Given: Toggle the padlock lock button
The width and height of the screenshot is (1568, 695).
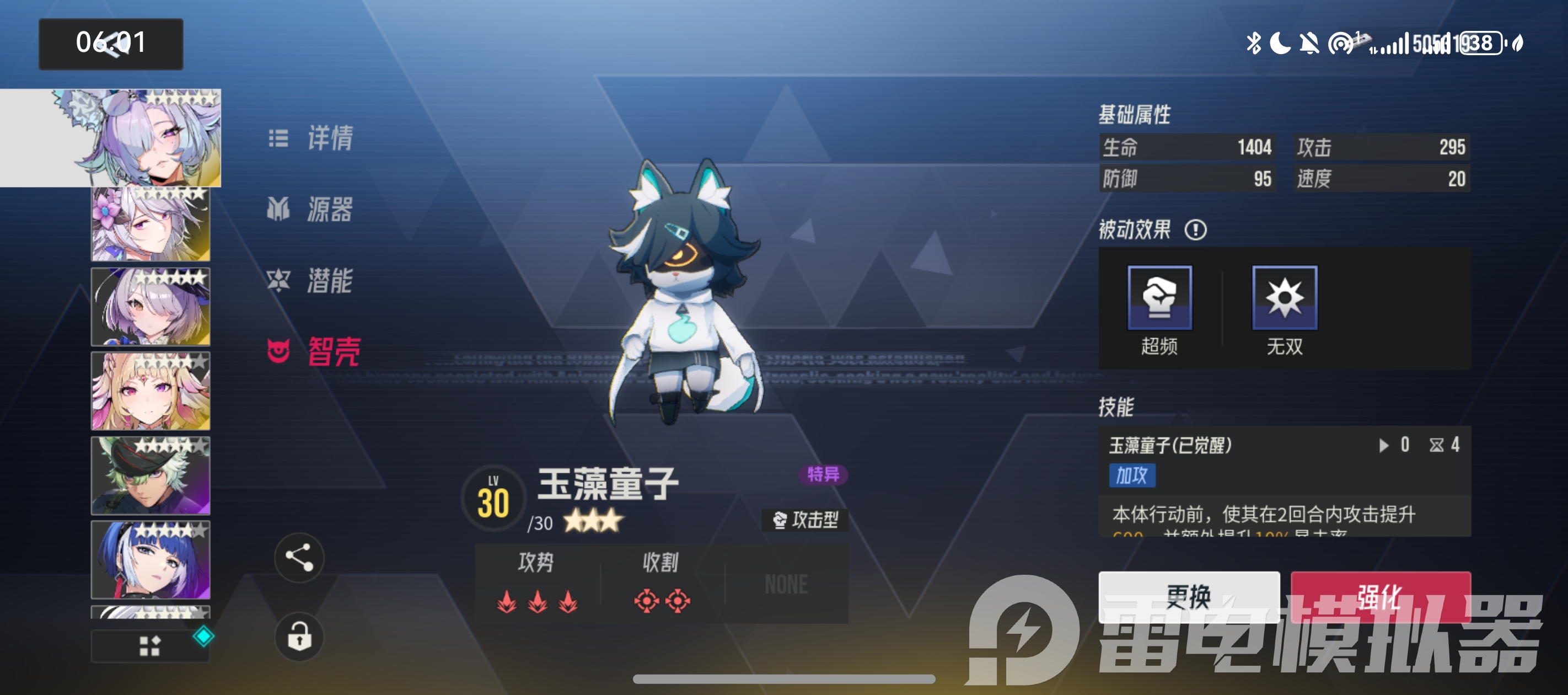Looking at the screenshot, I should [x=299, y=637].
